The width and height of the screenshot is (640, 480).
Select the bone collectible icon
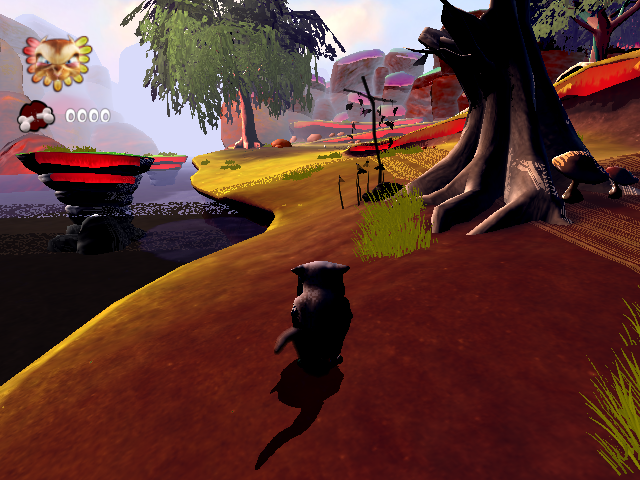(37, 117)
